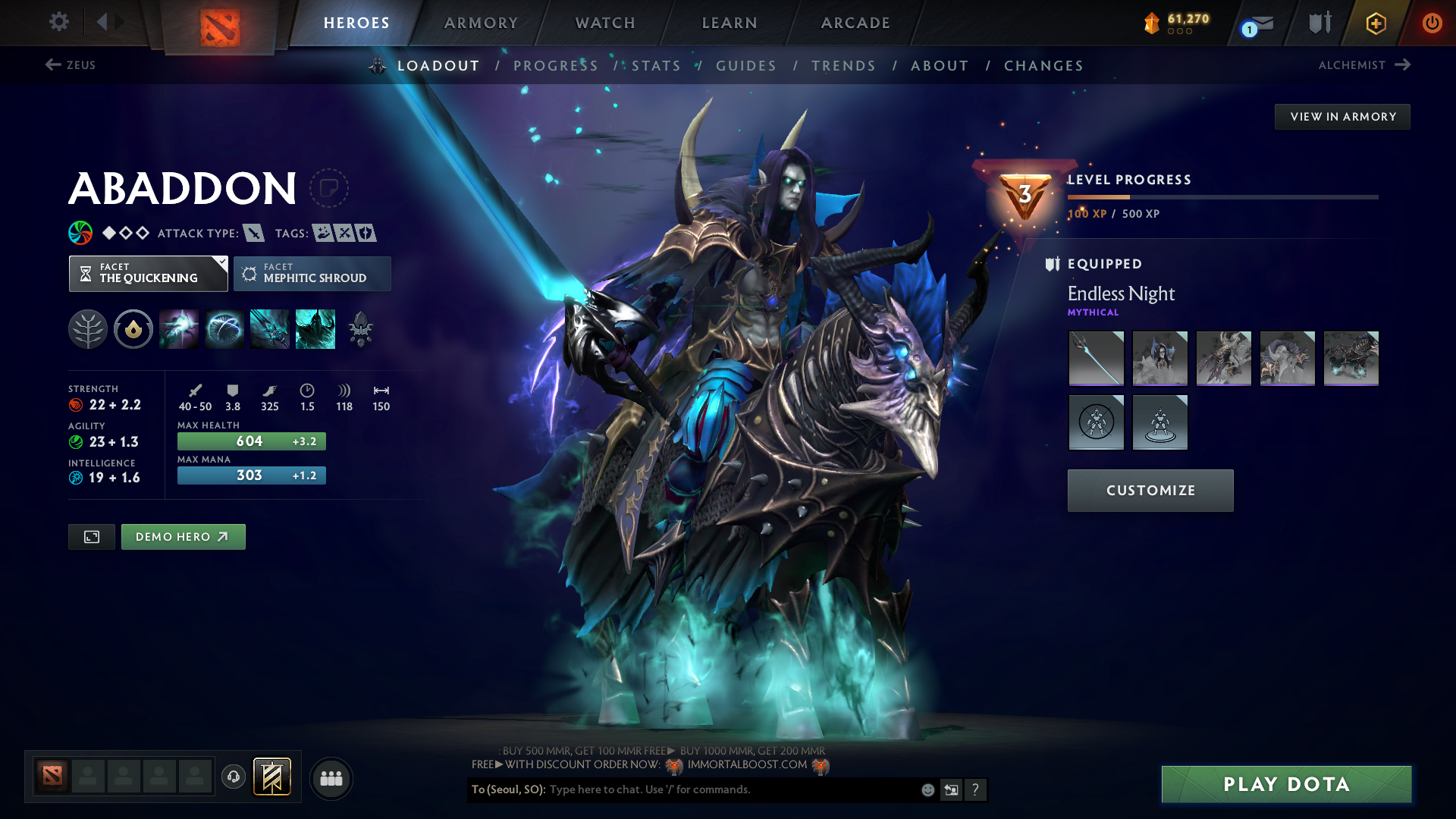This screenshot has height=819, width=1456.
Task: Open Abaddon's STATS page
Action: pos(656,66)
